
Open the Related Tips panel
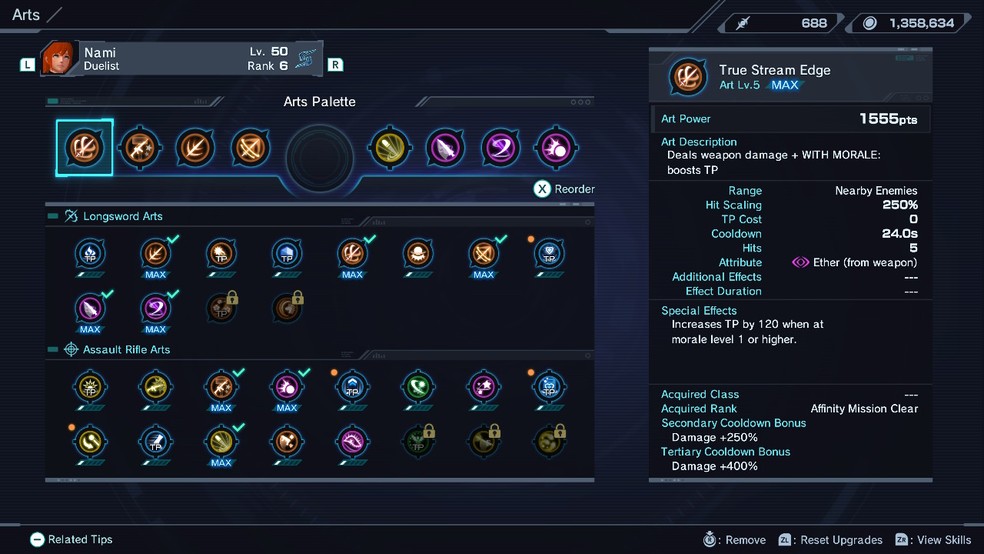[x=71, y=539]
